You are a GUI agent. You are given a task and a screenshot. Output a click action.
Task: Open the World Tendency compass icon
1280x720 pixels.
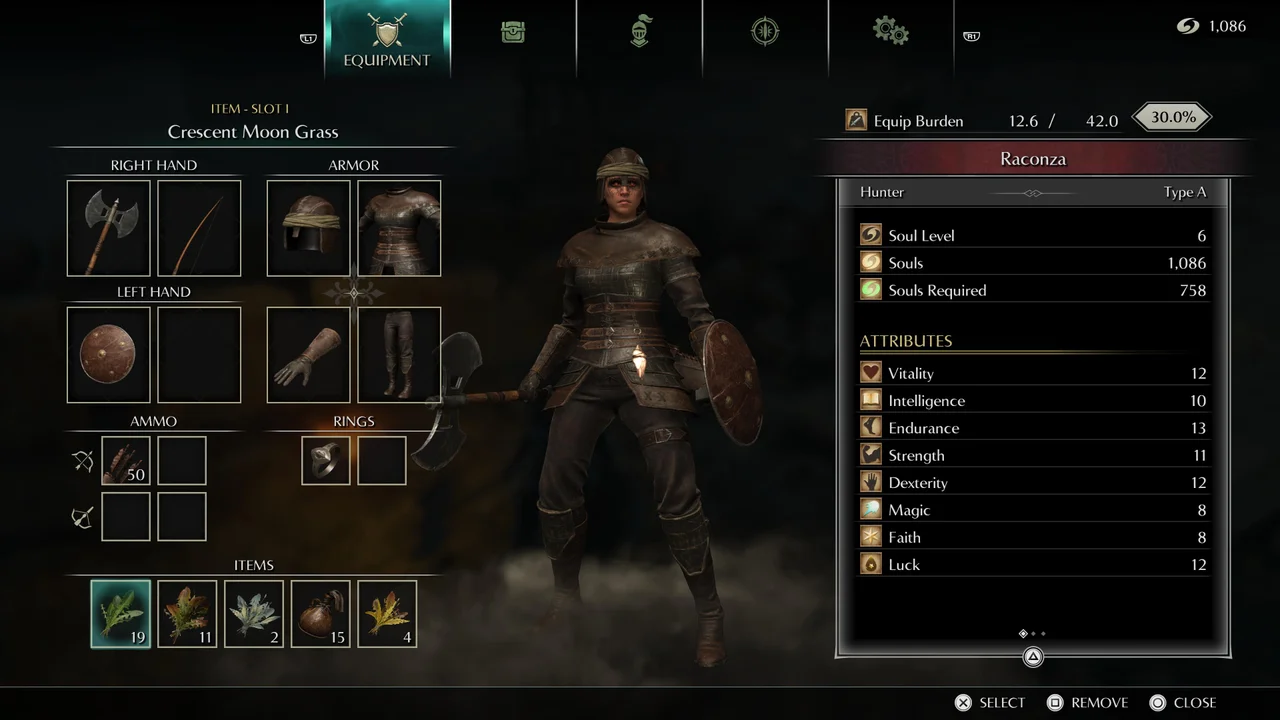[x=765, y=31]
